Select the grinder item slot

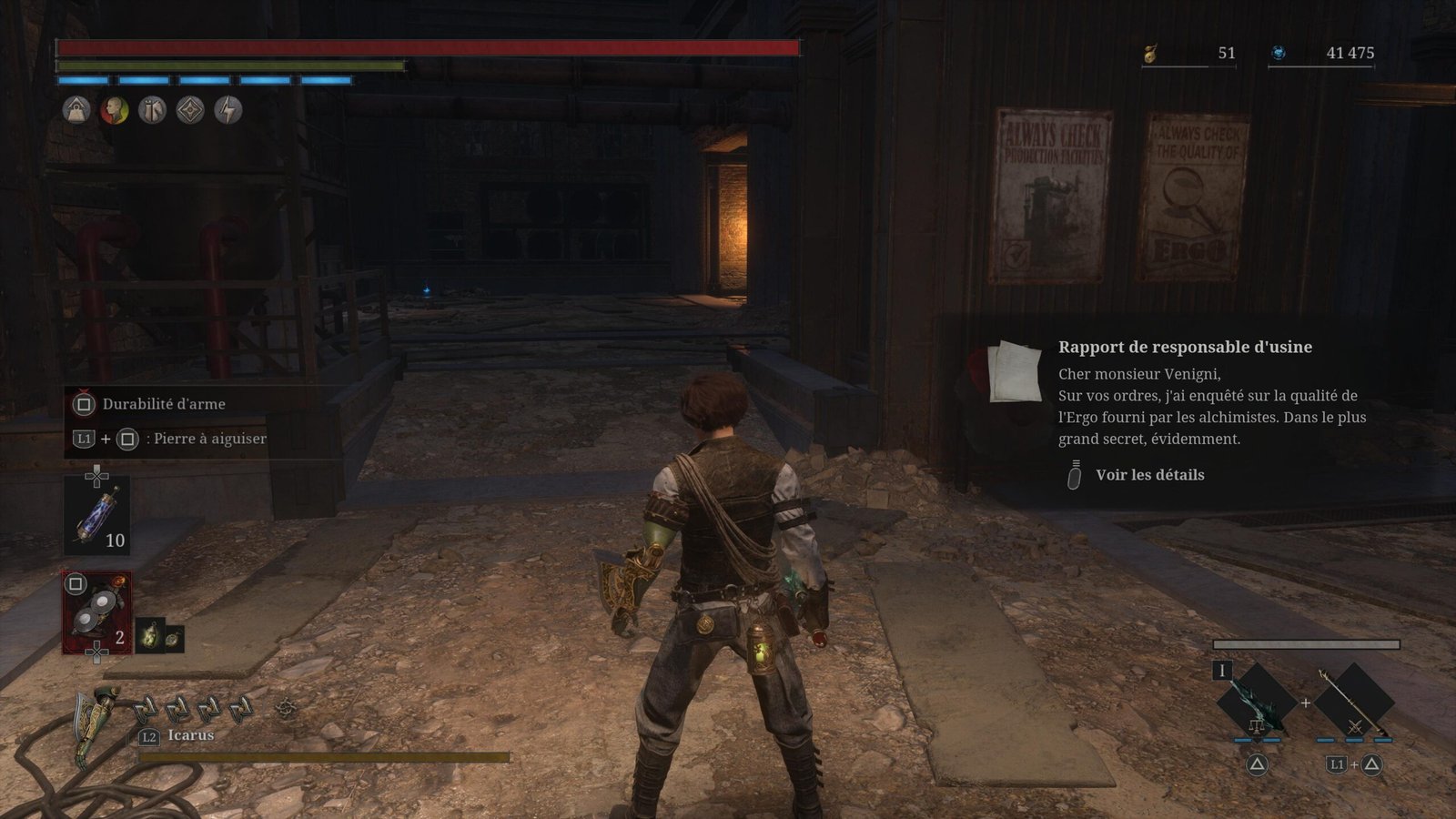pyautogui.click(x=96, y=612)
